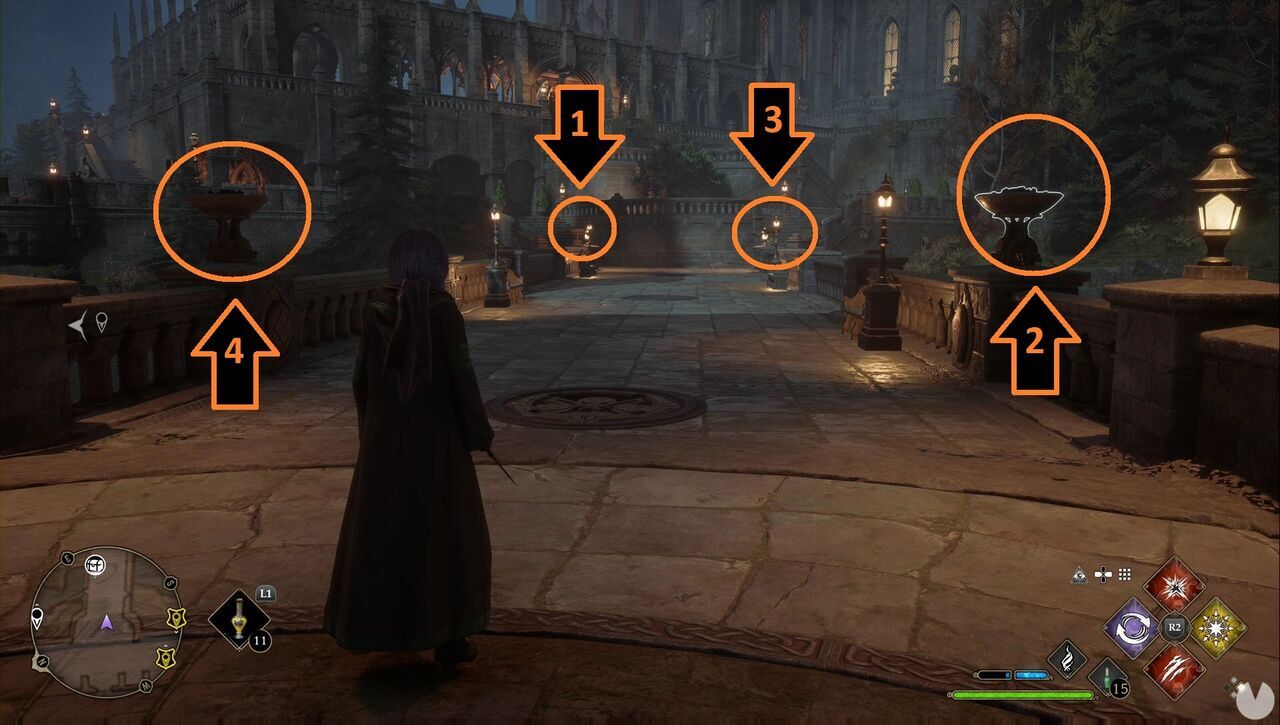Viewport: 1280px width, 725px height.
Task: Click the shield crest on the minimap edge
Action: tap(176, 619)
